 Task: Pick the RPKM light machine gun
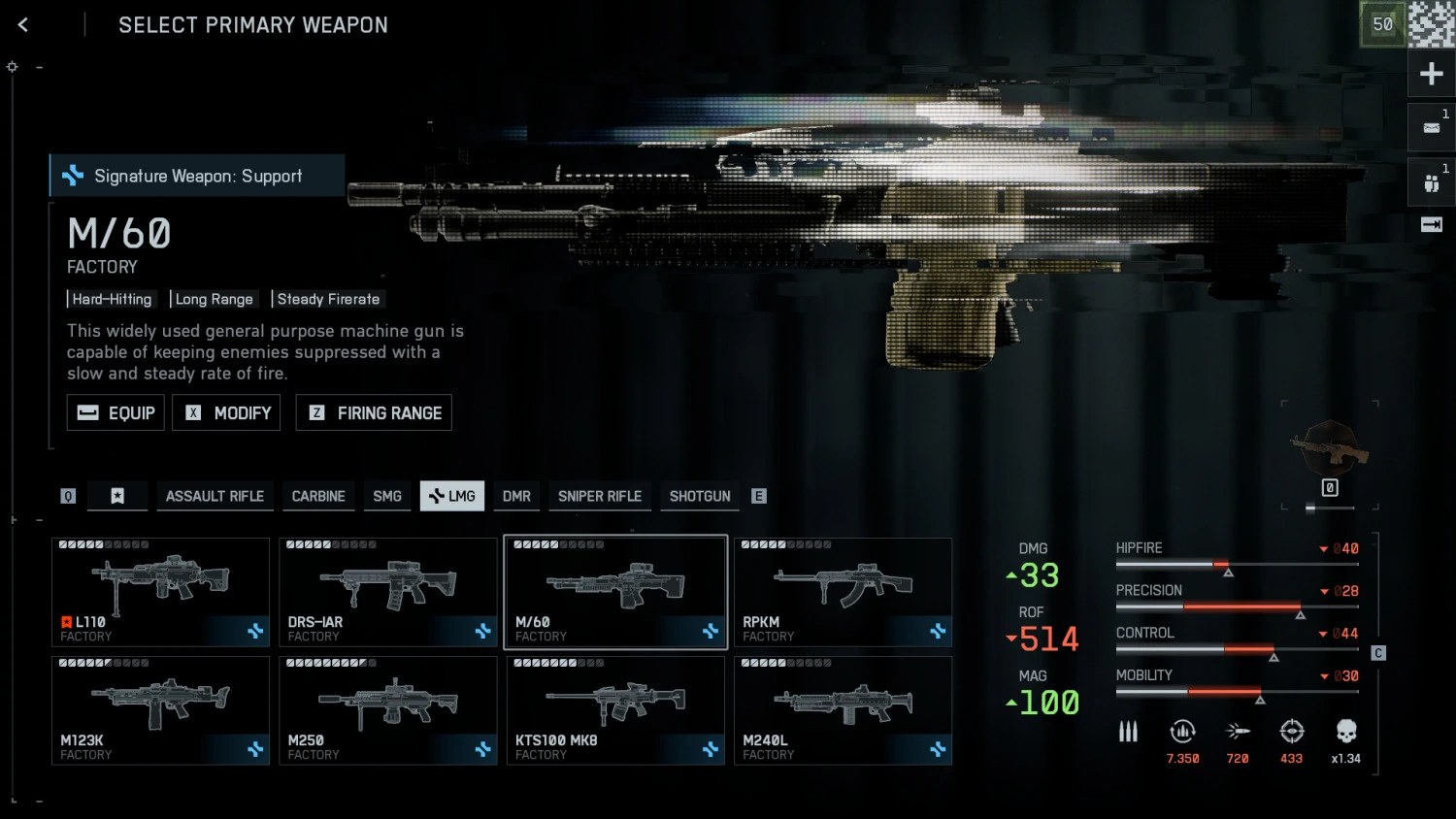pos(843,592)
